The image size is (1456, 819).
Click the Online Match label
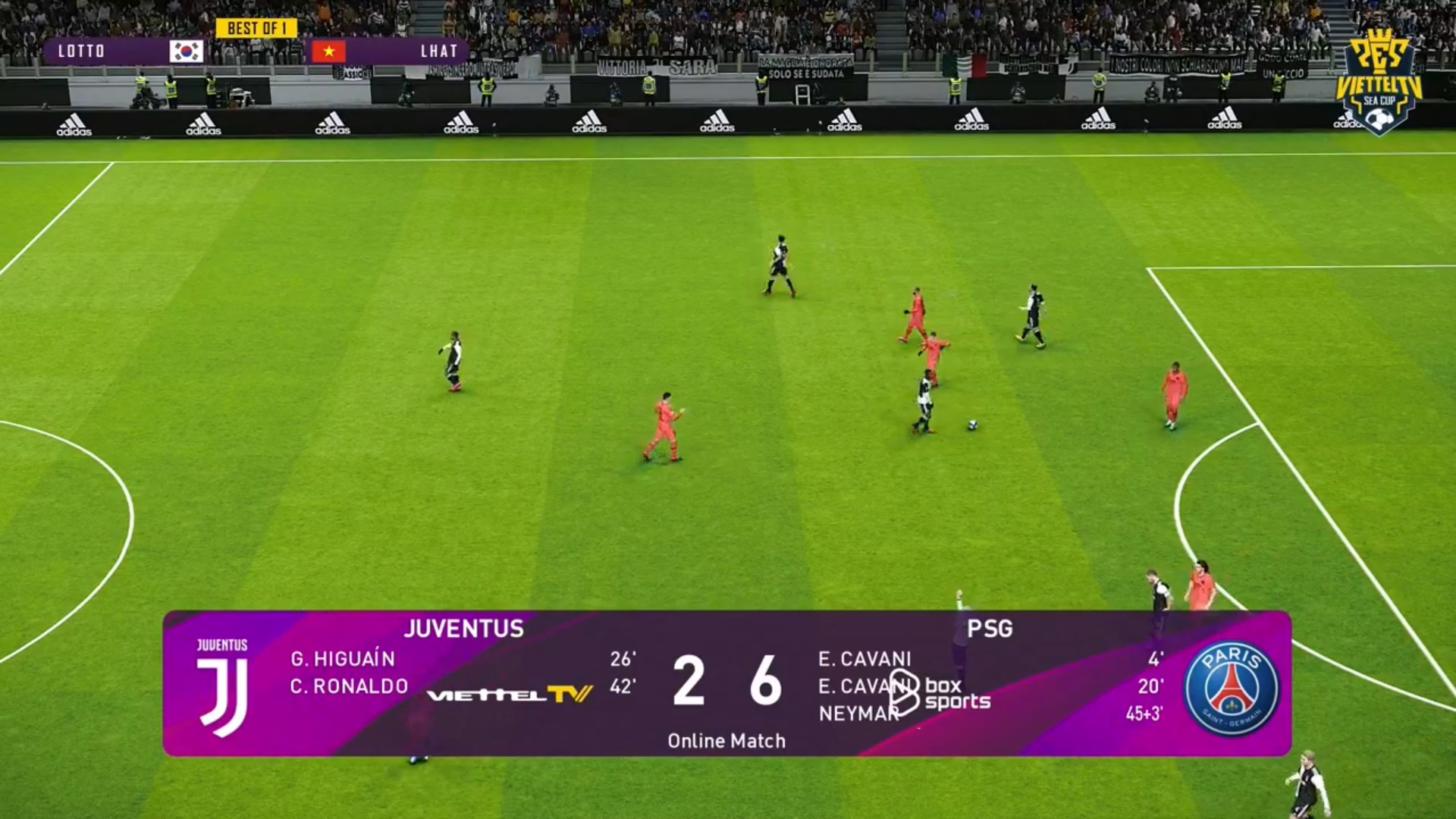click(x=727, y=741)
